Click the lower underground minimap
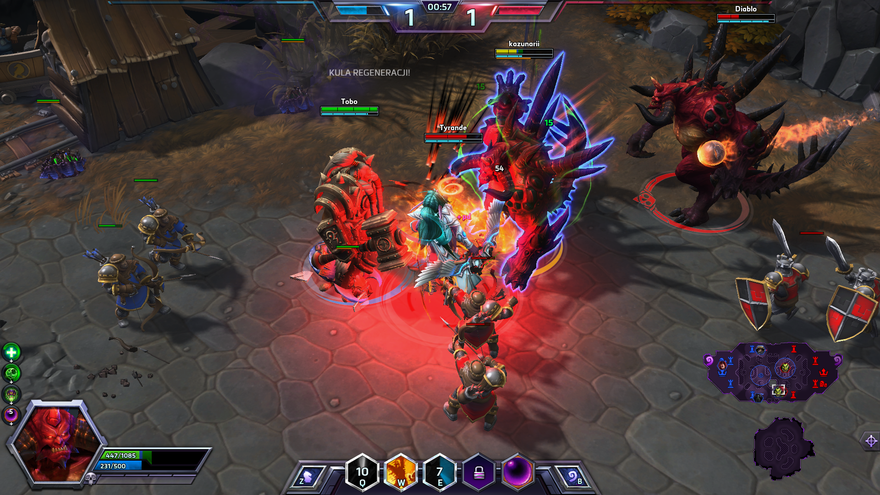 [783, 442]
